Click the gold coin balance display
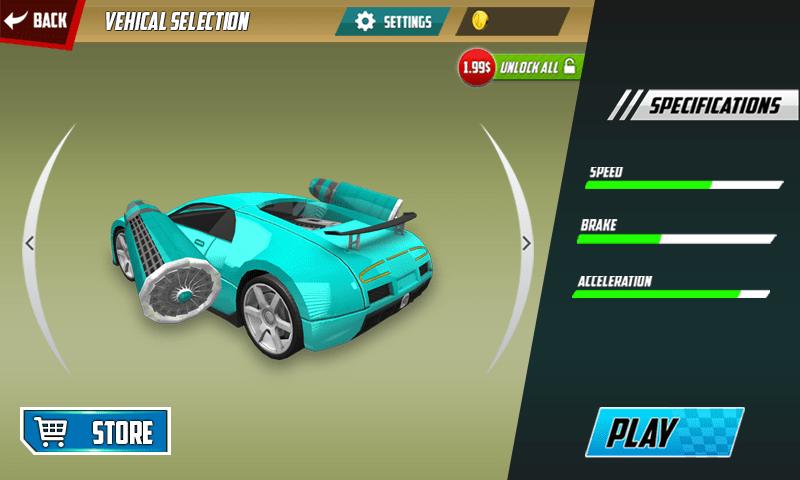Image resolution: width=800 pixels, height=480 pixels. pos(512,22)
